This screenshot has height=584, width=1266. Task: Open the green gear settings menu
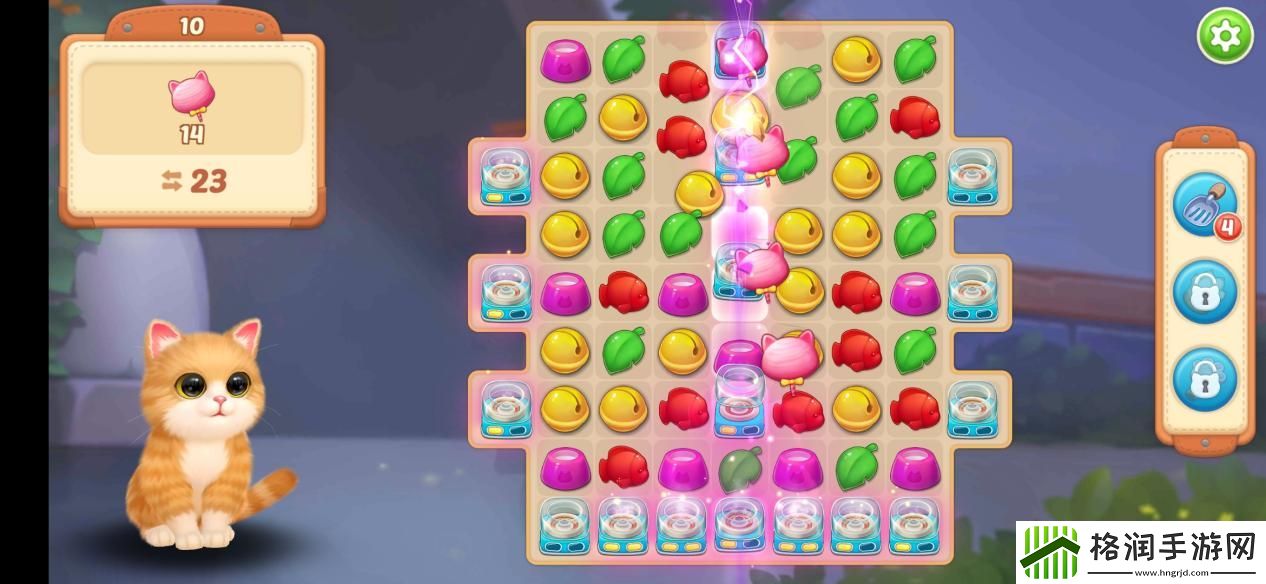(x=1225, y=37)
